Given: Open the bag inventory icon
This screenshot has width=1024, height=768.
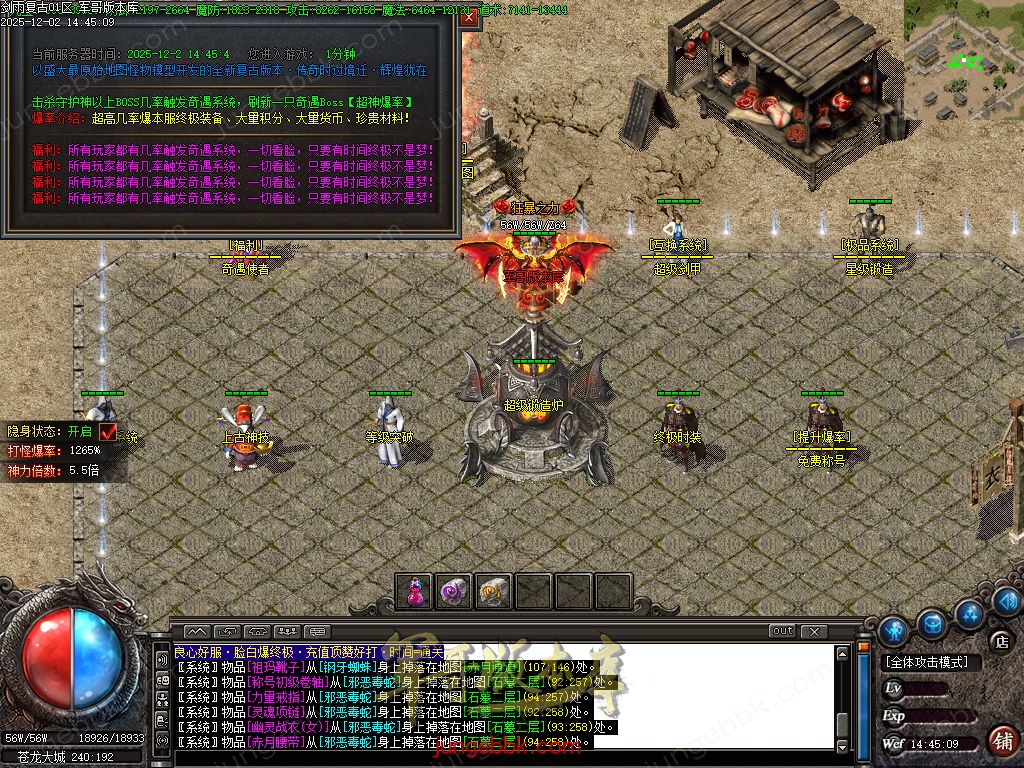Looking at the screenshot, I should (x=932, y=623).
